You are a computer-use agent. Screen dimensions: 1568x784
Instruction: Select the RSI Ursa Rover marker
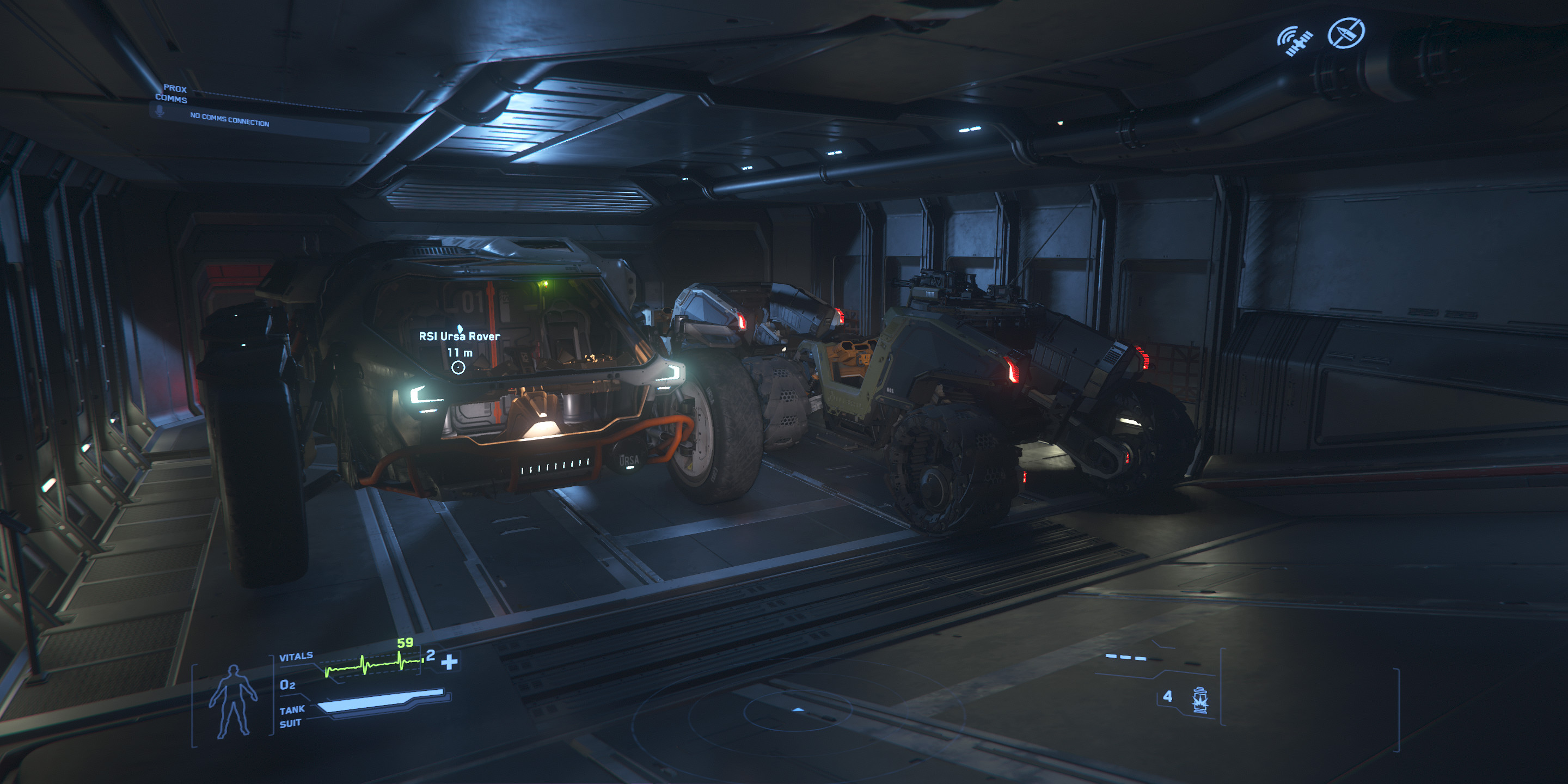458,367
